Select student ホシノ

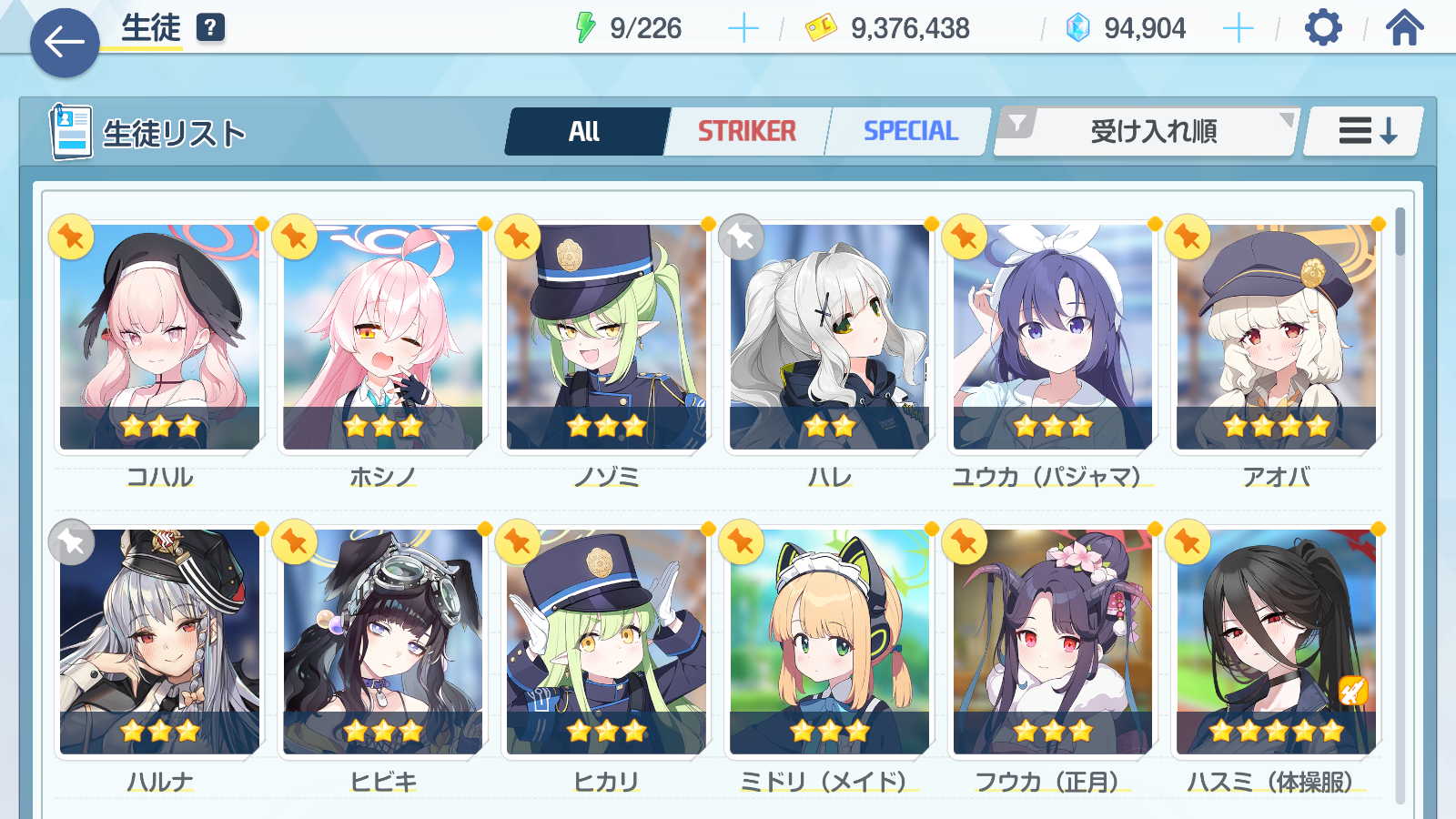tap(383, 337)
